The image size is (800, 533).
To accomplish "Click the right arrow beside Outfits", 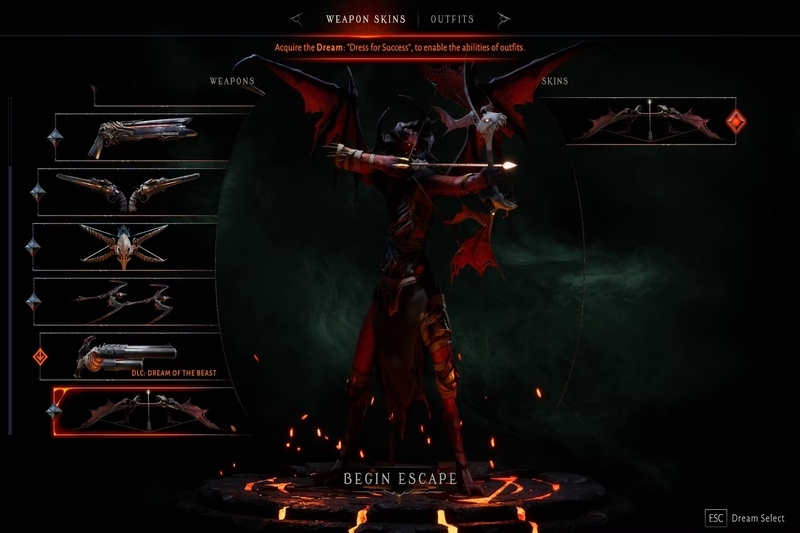I will (504, 19).
